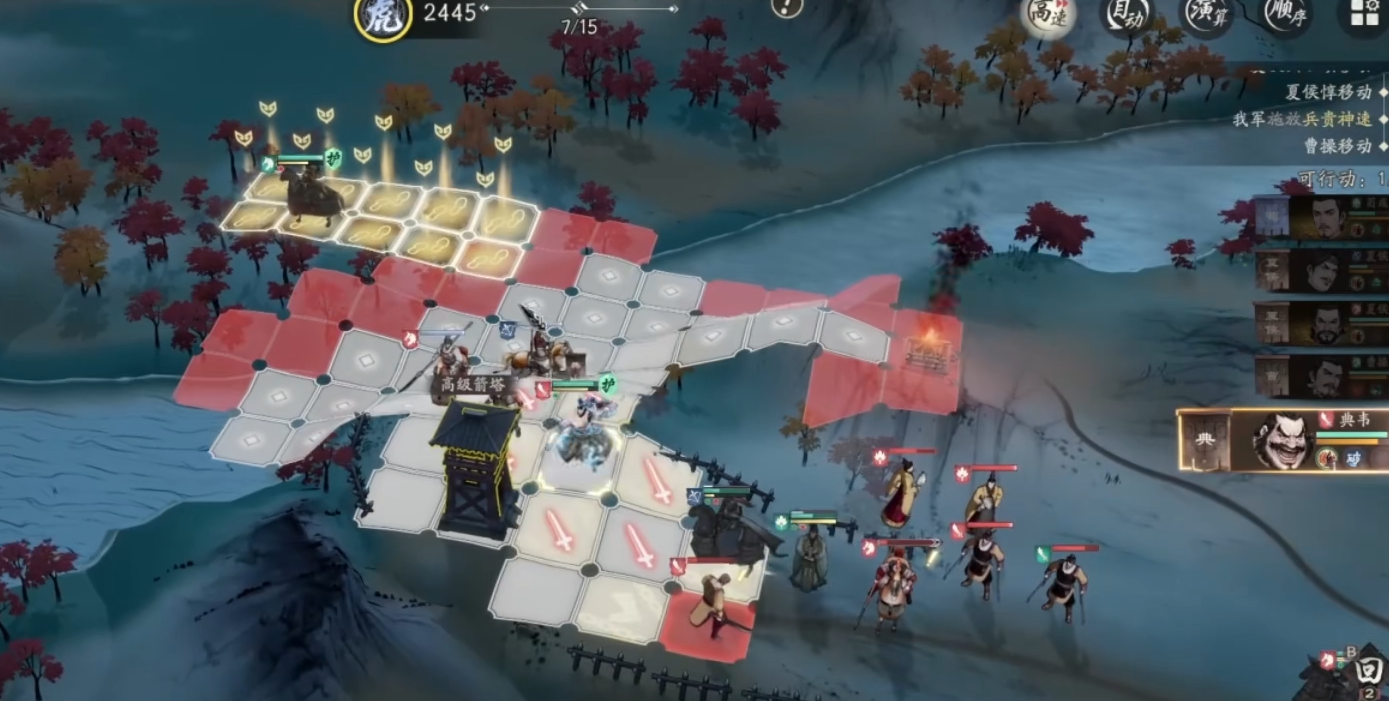Screen dimensions: 1389x701
Task: Select the bottom unhighlighted hero portrait above 典韦
Action: 1323,377
